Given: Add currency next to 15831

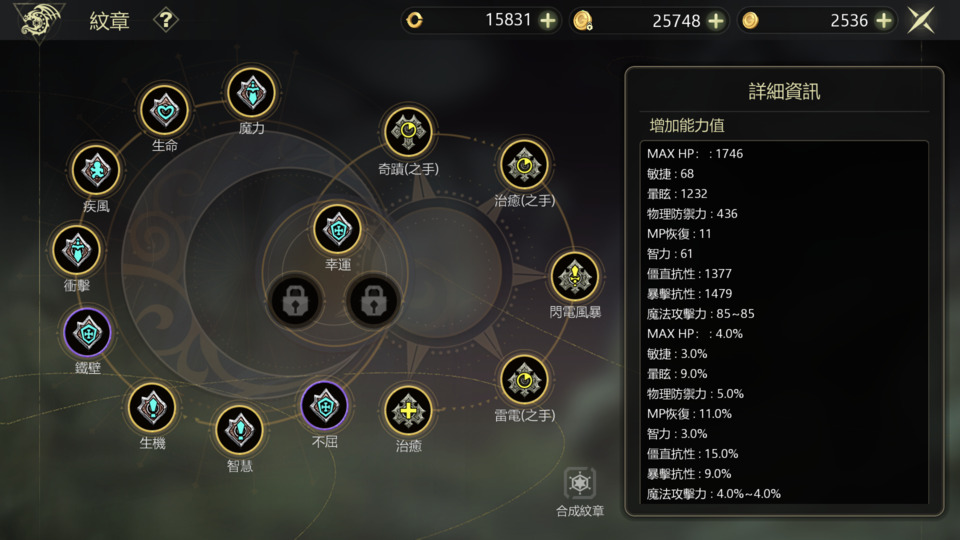Looking at the screenshot, I should tap(548, 20).
